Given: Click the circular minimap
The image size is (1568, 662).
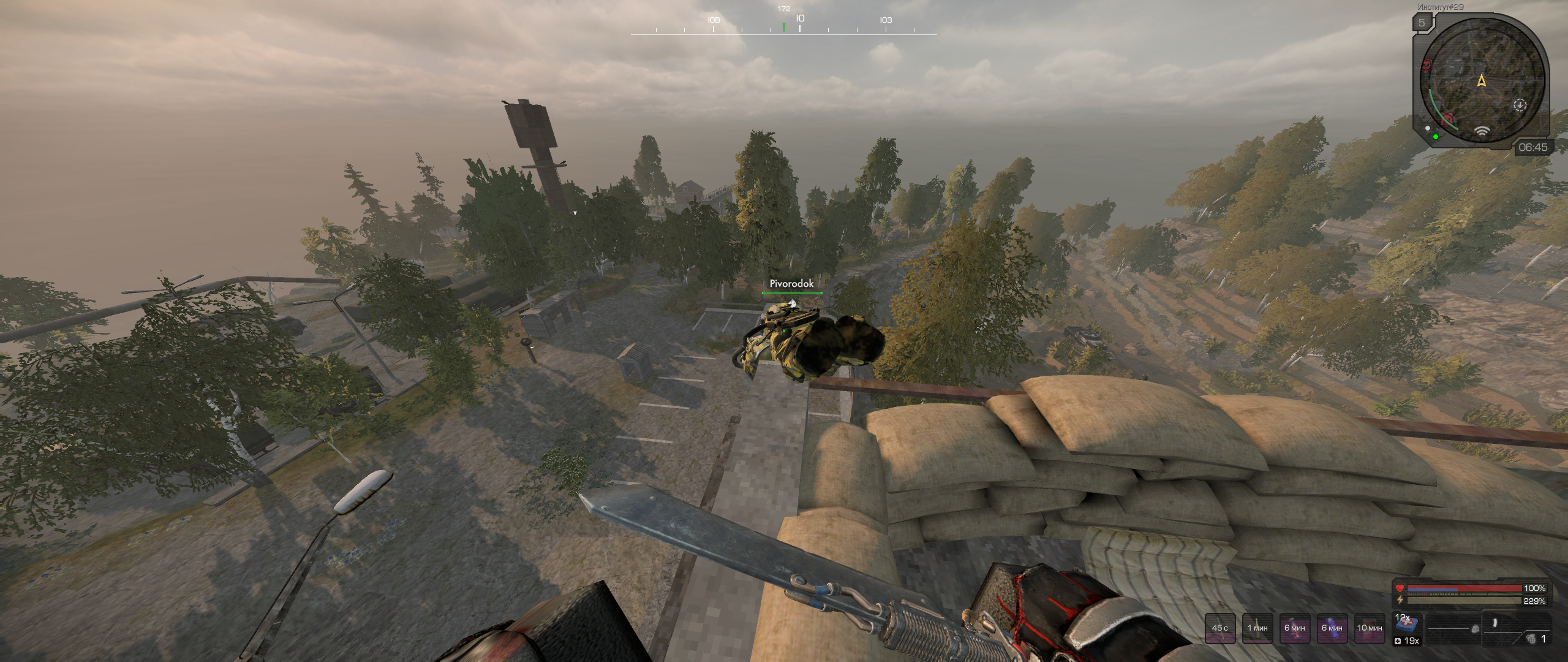Looking at the screenshot, I should coord(1481,81).
